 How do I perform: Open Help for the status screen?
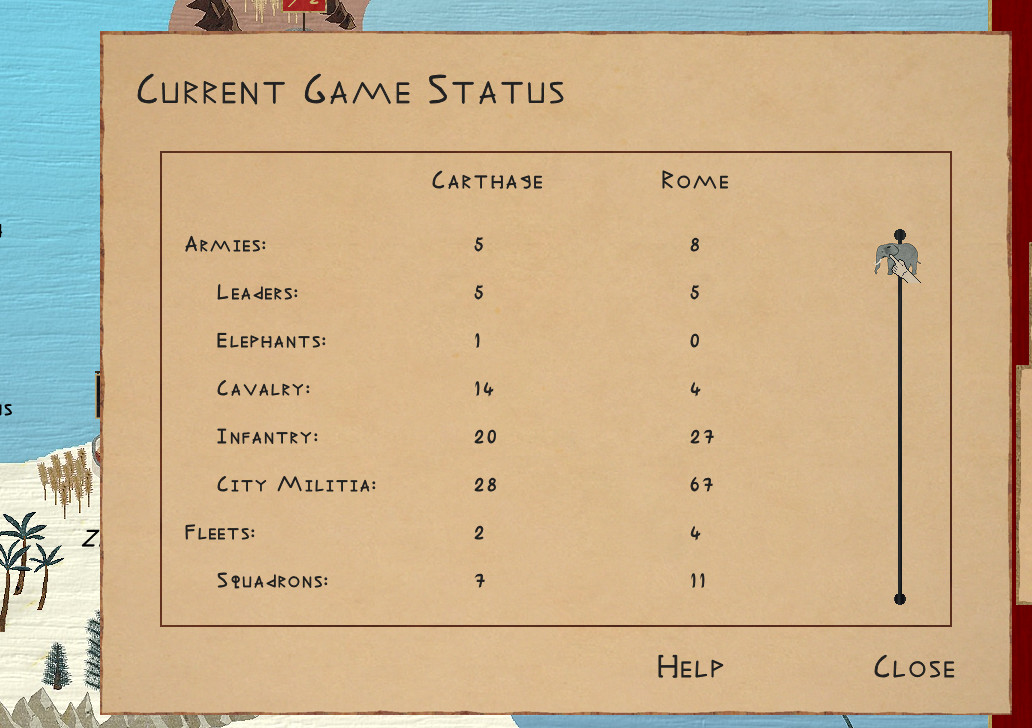coord(690,667)
